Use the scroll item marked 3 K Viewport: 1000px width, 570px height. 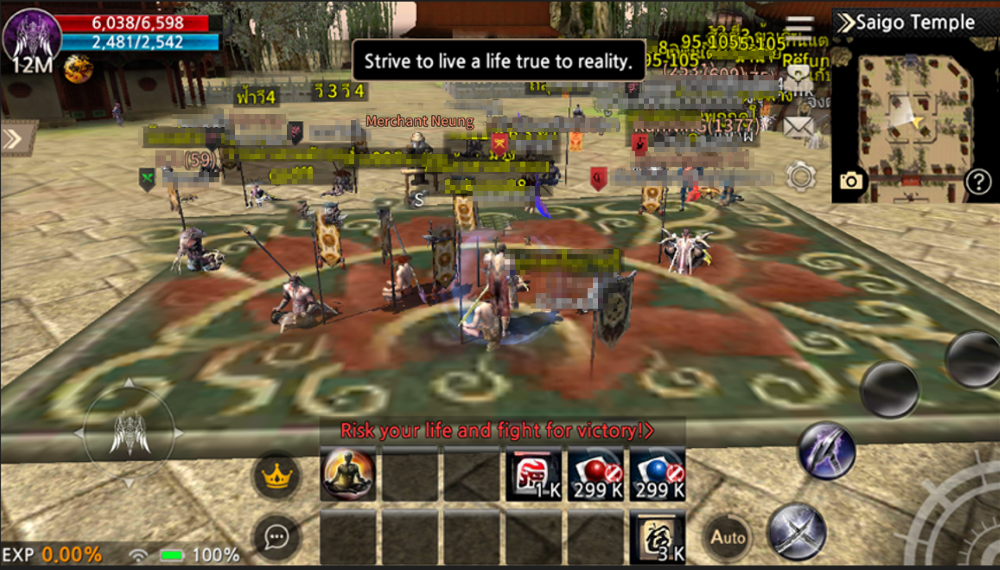pos(658,538)
